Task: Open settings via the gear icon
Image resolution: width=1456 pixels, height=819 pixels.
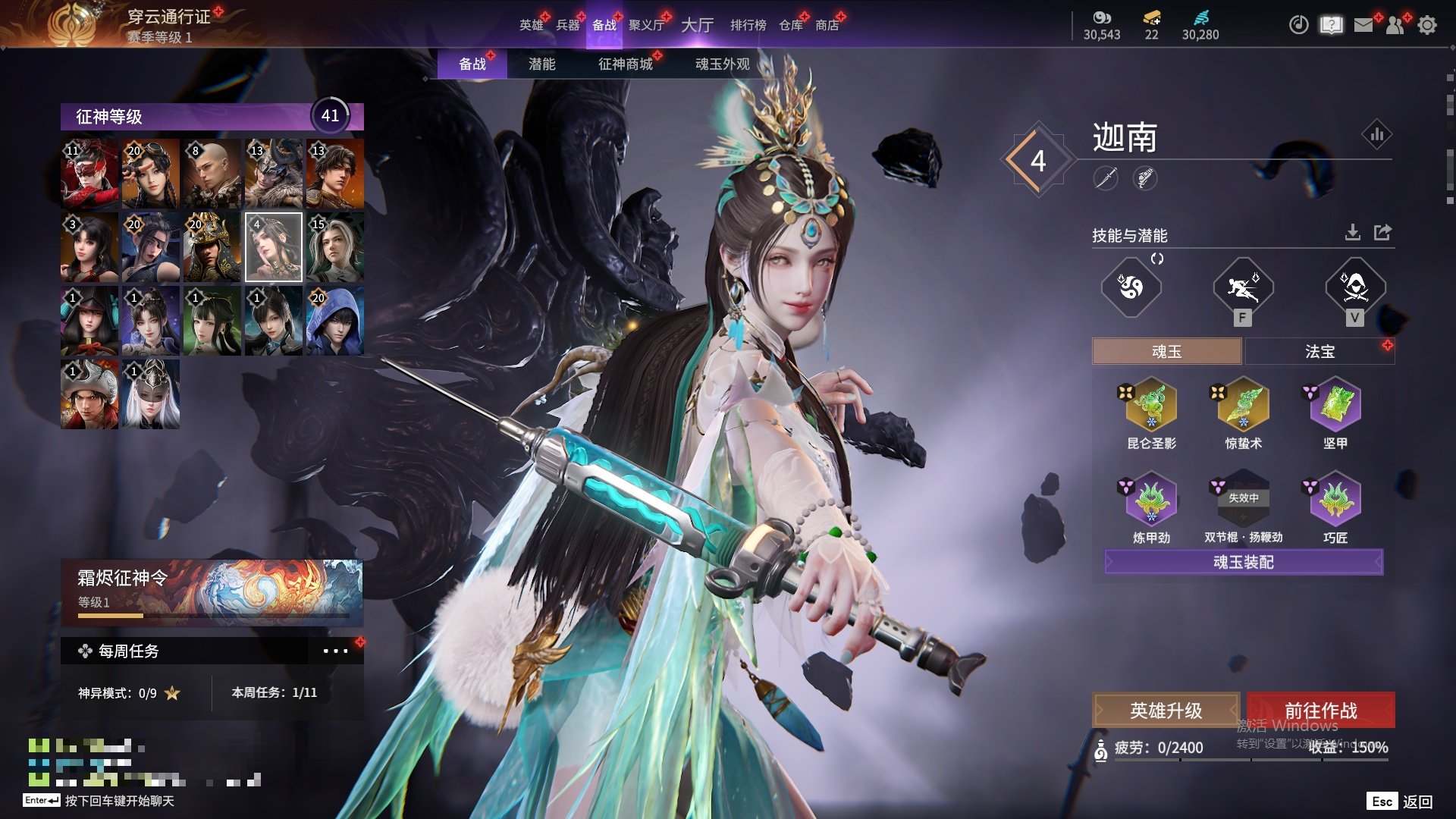Action: tap(1427, 25)
